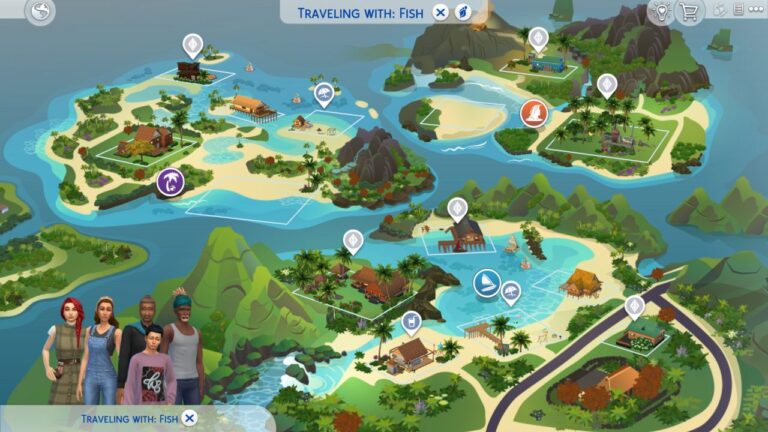Select the lot pin above the blue building
768x432 pixels.
pyautogui.click(x=538, y=39)
